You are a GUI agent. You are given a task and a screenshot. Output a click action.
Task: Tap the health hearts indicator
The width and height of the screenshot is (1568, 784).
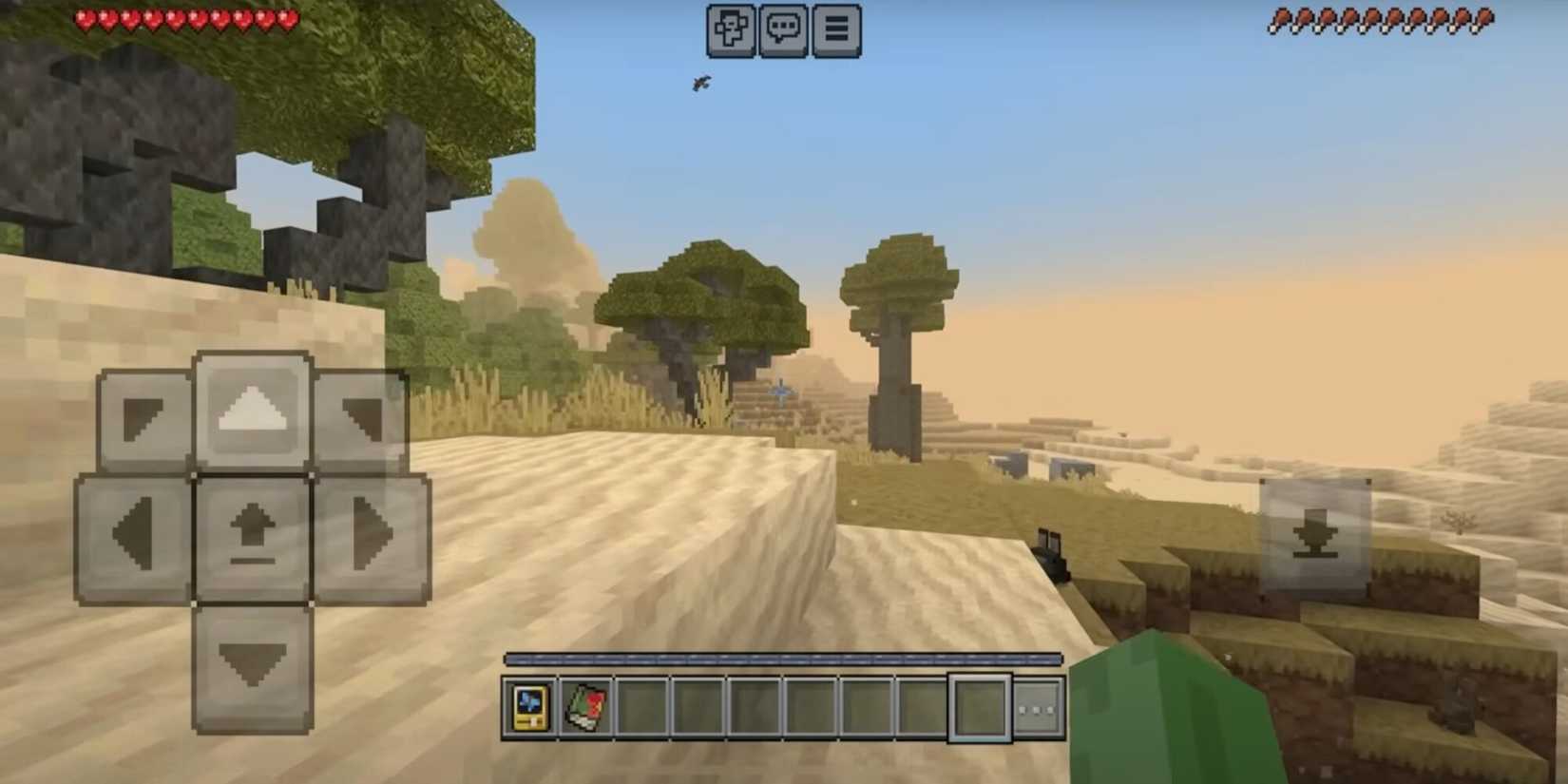(x=185, y=17)
